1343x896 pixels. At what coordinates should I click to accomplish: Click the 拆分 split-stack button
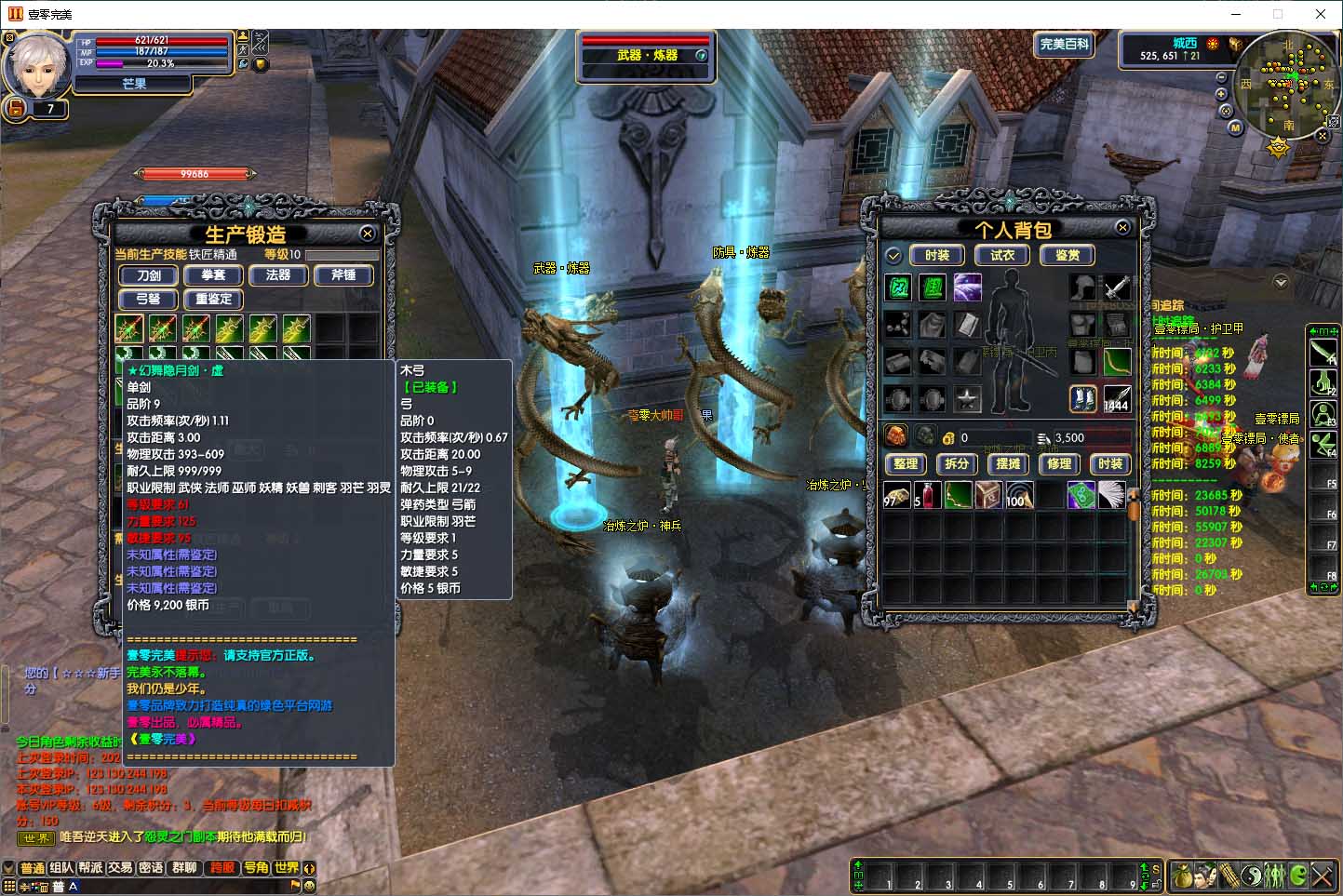click(x=957, y=463)
